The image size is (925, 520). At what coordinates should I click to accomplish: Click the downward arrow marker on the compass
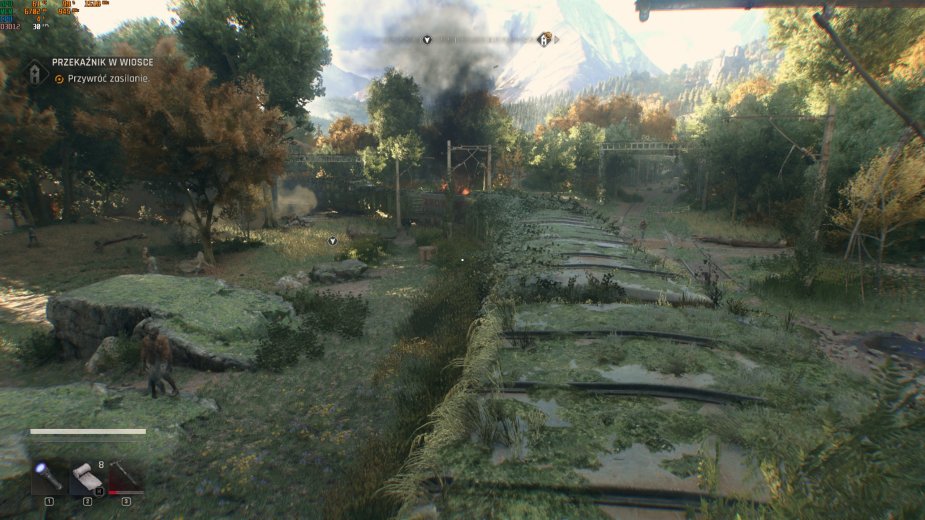coord(427,40)
